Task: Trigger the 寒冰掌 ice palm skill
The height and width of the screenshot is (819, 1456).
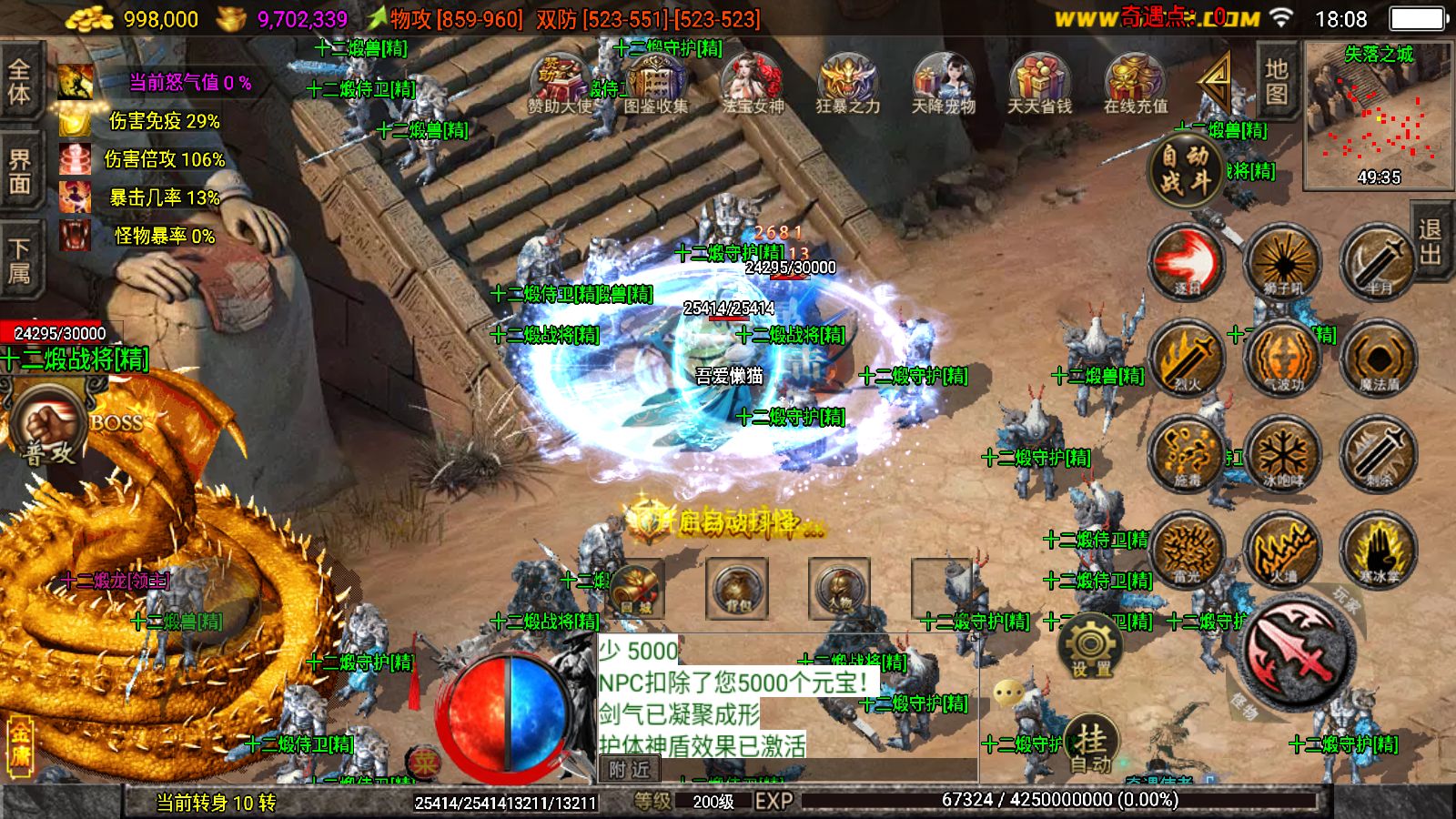Action: click(x=1378, y=549)
